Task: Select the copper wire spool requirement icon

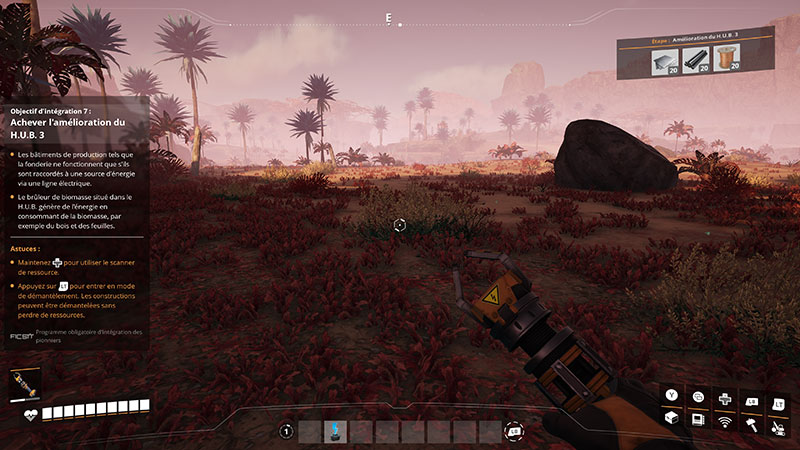Action: pos(728,61)
